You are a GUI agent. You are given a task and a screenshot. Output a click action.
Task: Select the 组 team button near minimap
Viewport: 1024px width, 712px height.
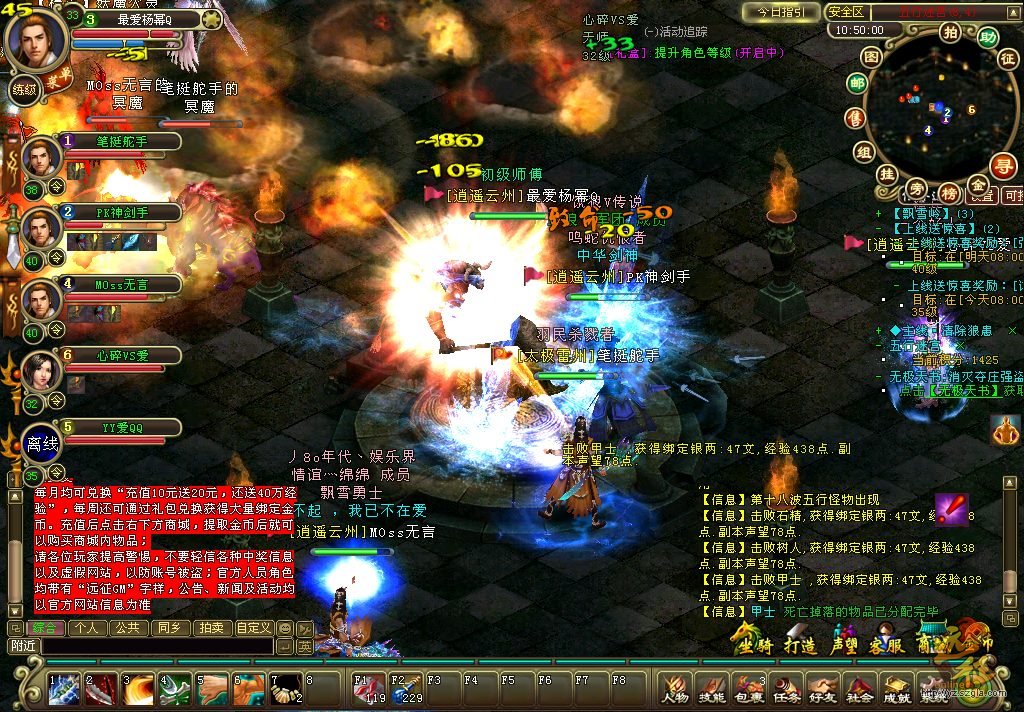coord(862,152)
